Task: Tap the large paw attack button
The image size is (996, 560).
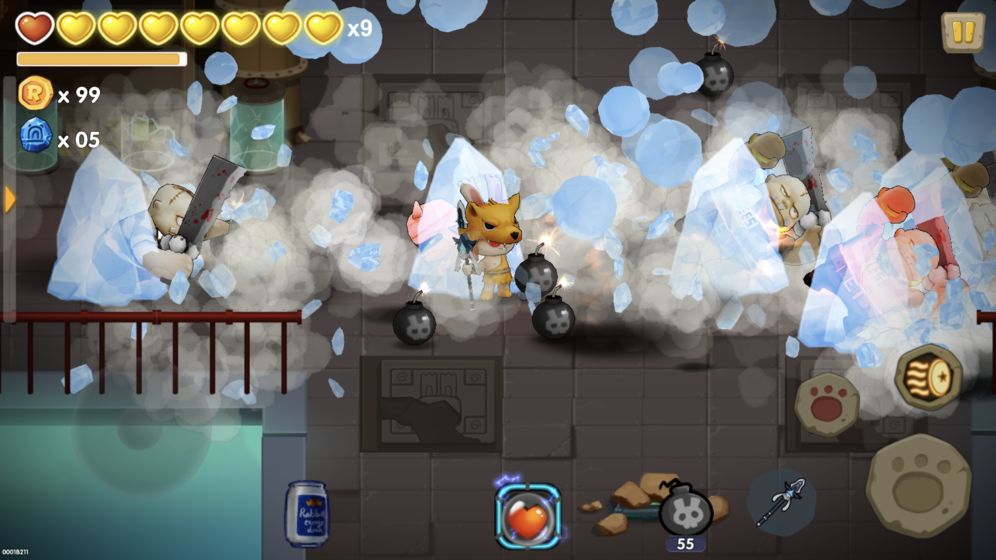Action: point(918,486)
